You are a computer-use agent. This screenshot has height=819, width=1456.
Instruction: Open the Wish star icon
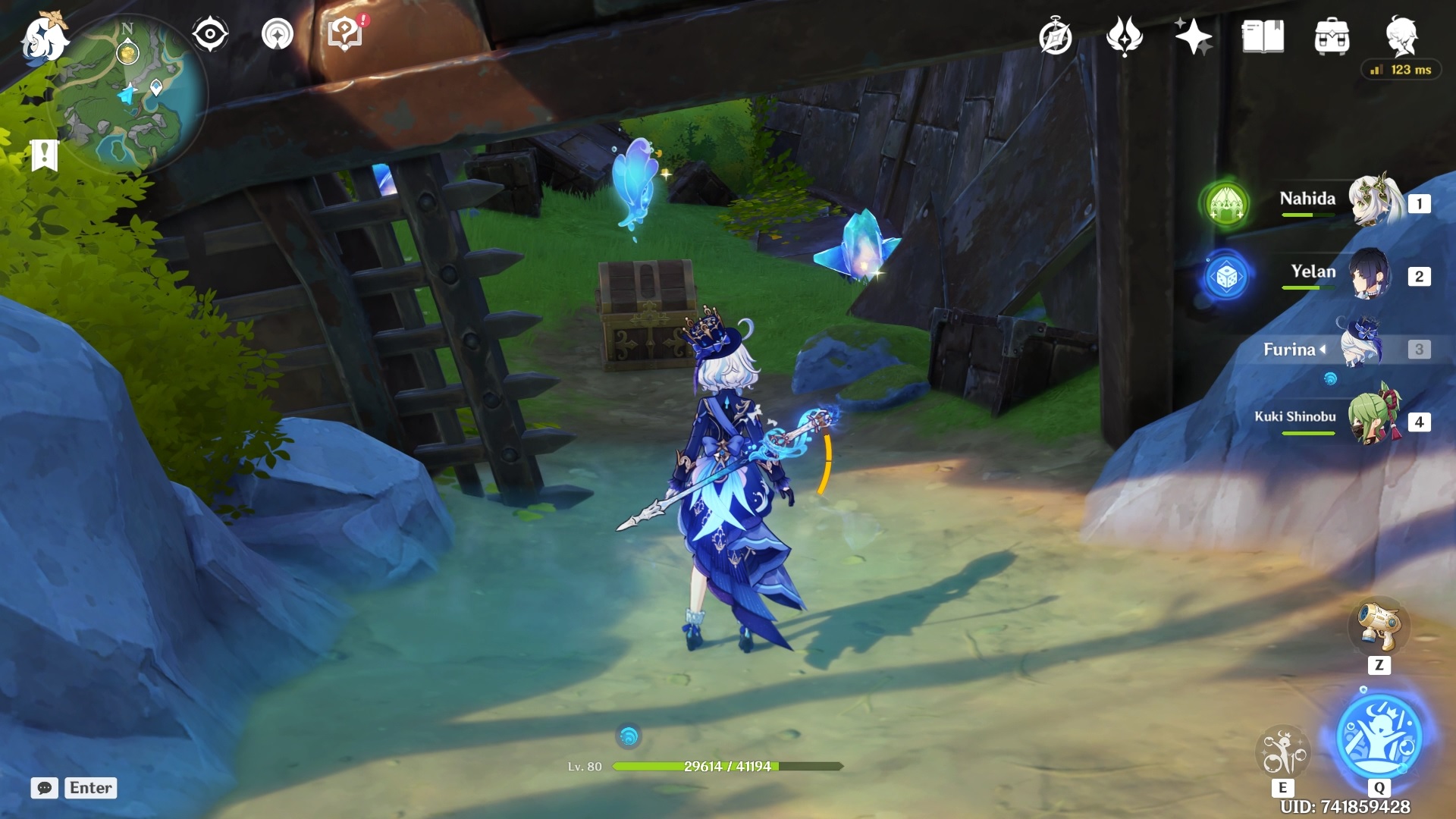click(x=1193, y=36)
